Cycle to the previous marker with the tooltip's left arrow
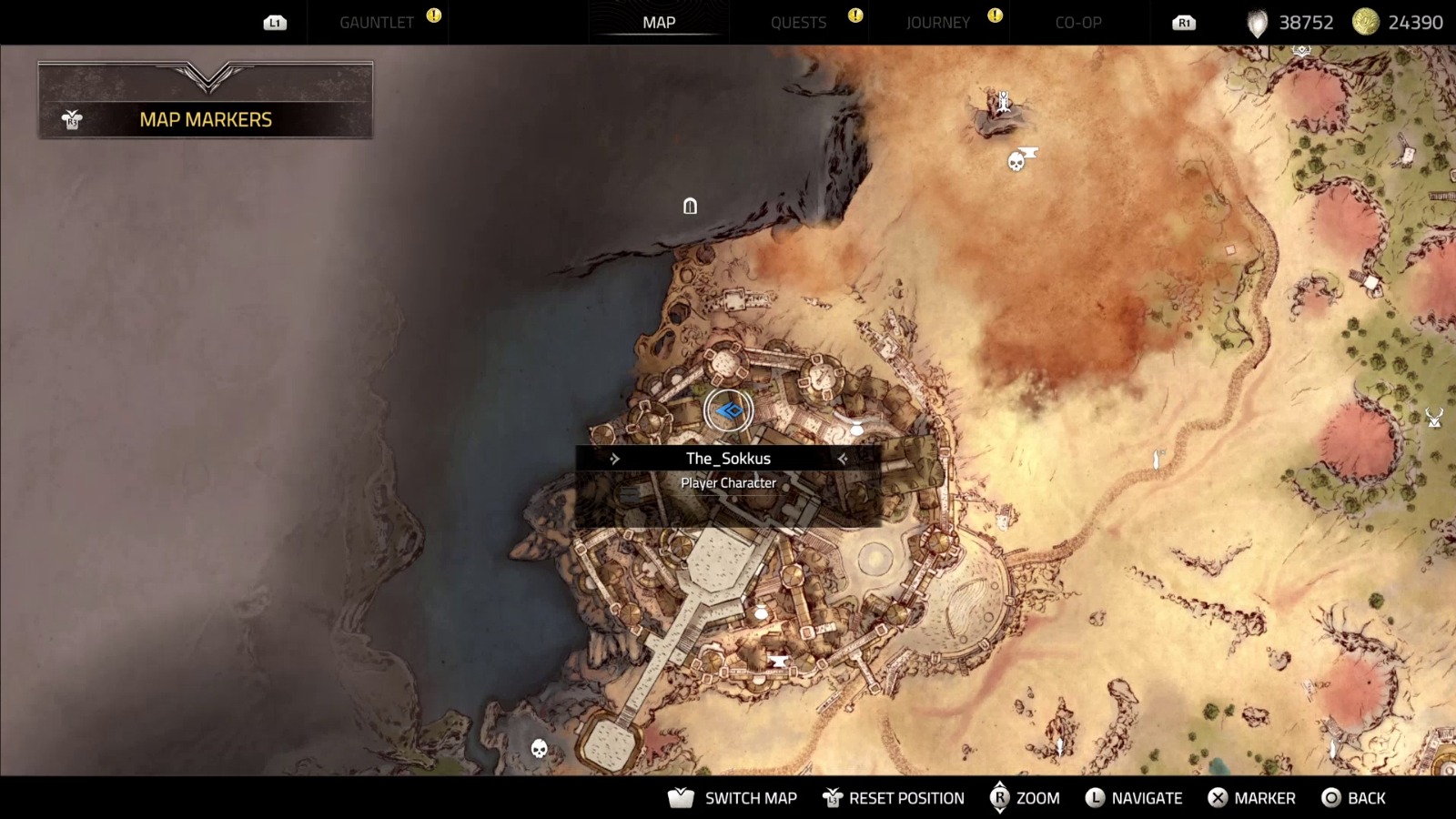Viewport: 1456px width, 819px height. coord(615,459)
